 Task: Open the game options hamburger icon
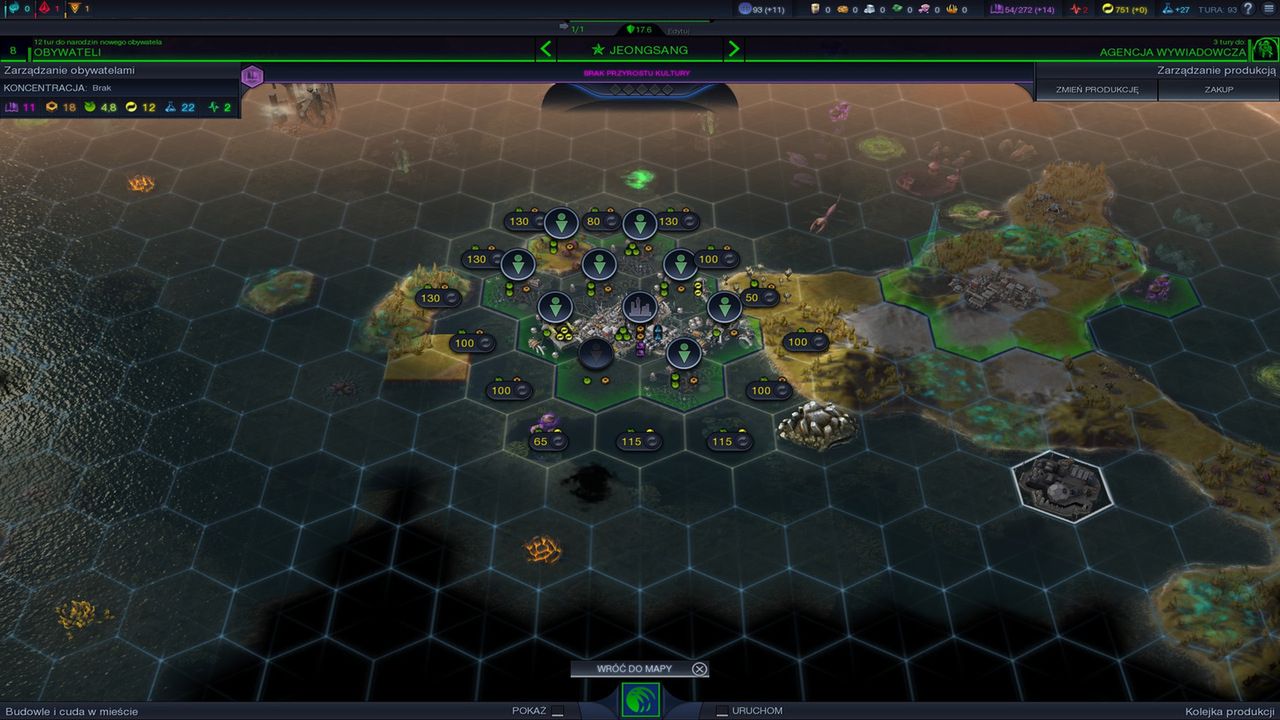pyautogui.click(x=1266, y=9)
